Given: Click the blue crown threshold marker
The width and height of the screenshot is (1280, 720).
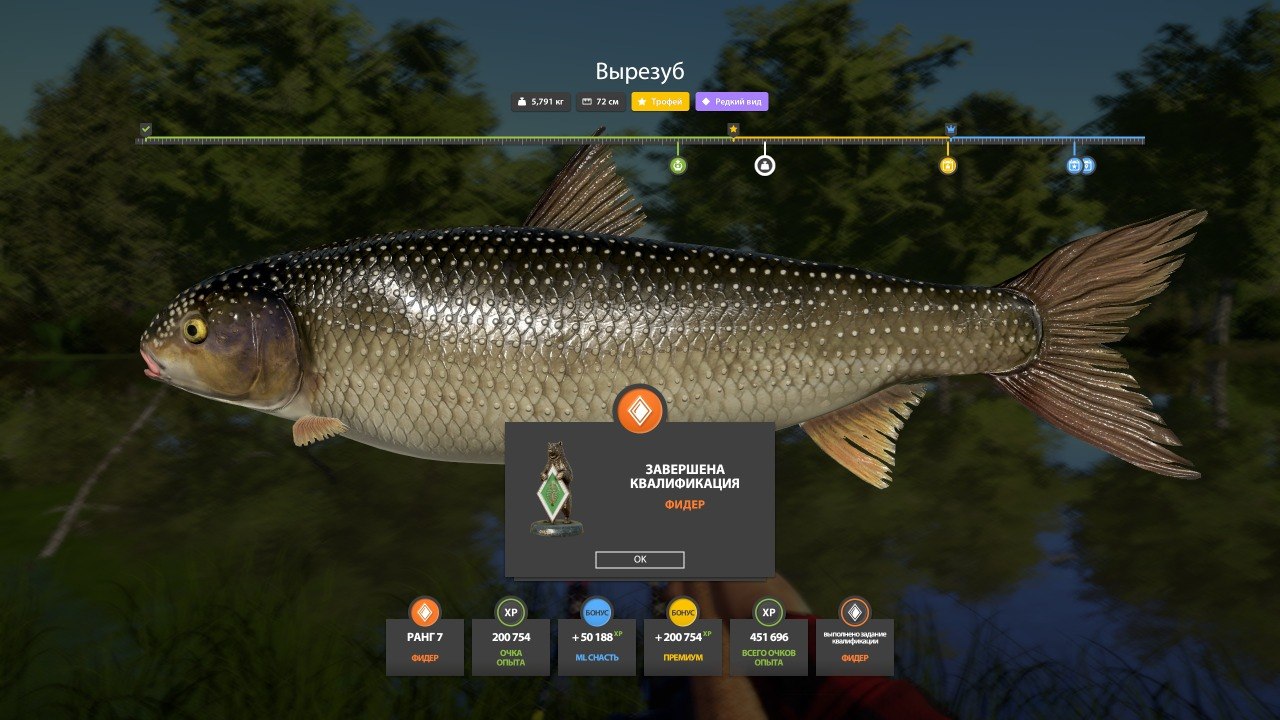Looking at the screenshot, I should coord(950,129).
